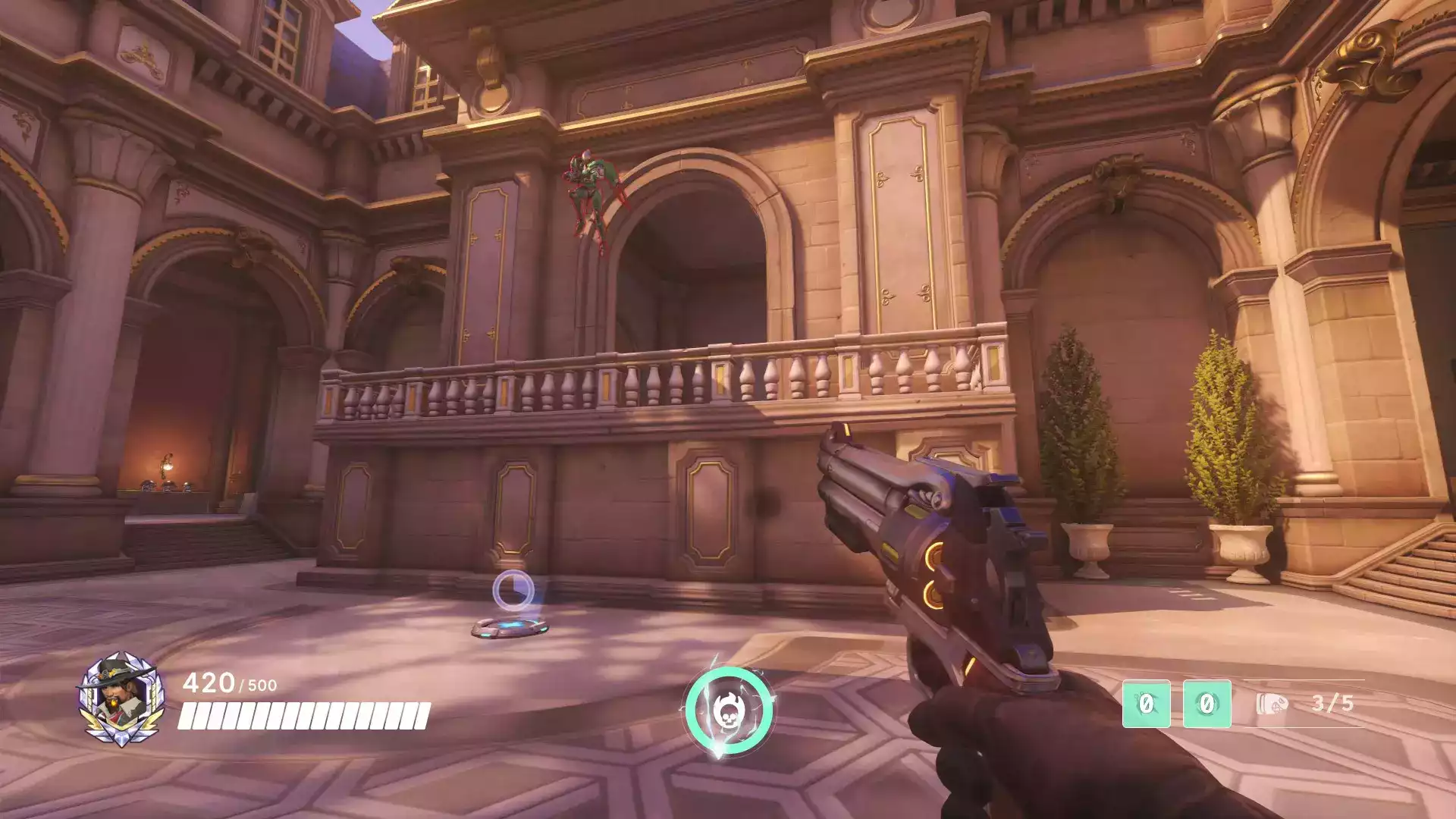Trigger the grenade ability icon
1456x819 pixels.
pos(1207,704)
